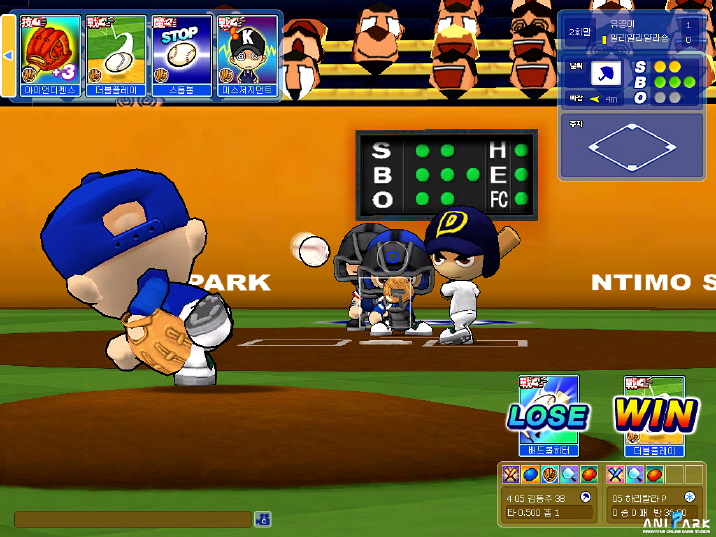The image size is (716, 537).
Task: Click the LOSE battle card
Action: [x=547, y=414]
